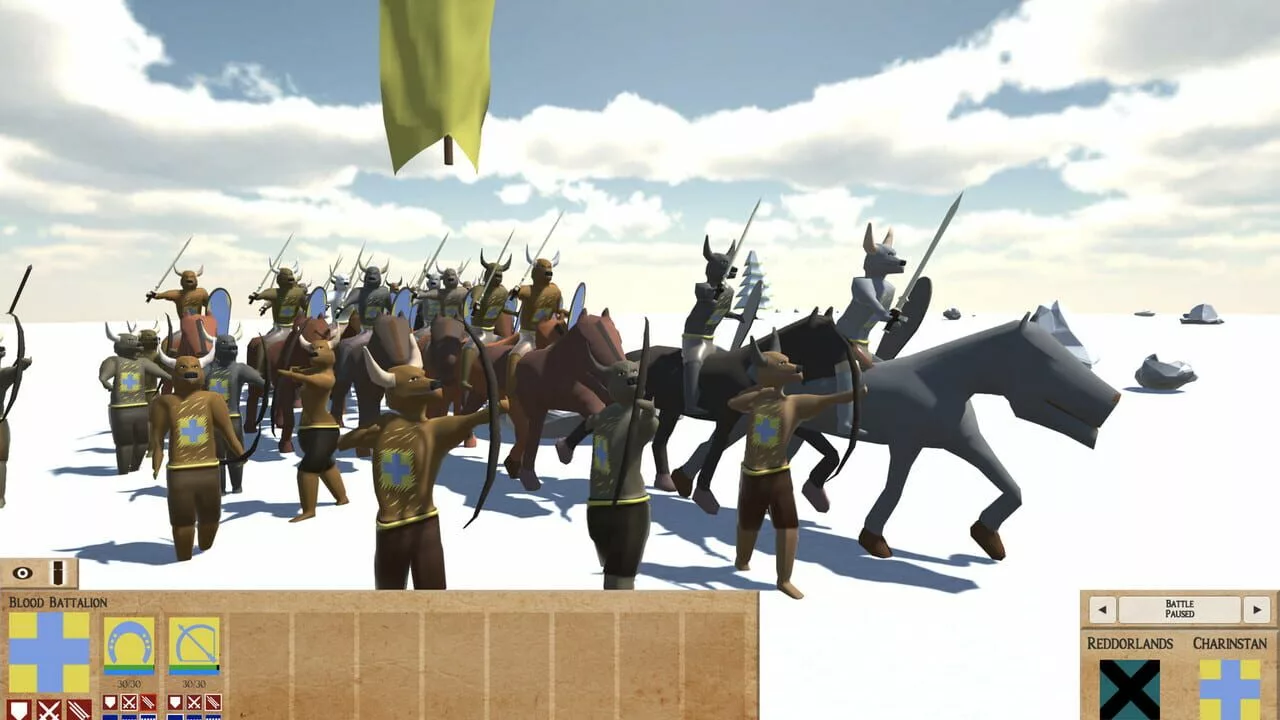Click the Blood Battalion title label
The height and width of the screenshot is (720, 1280).
[58, 602]
